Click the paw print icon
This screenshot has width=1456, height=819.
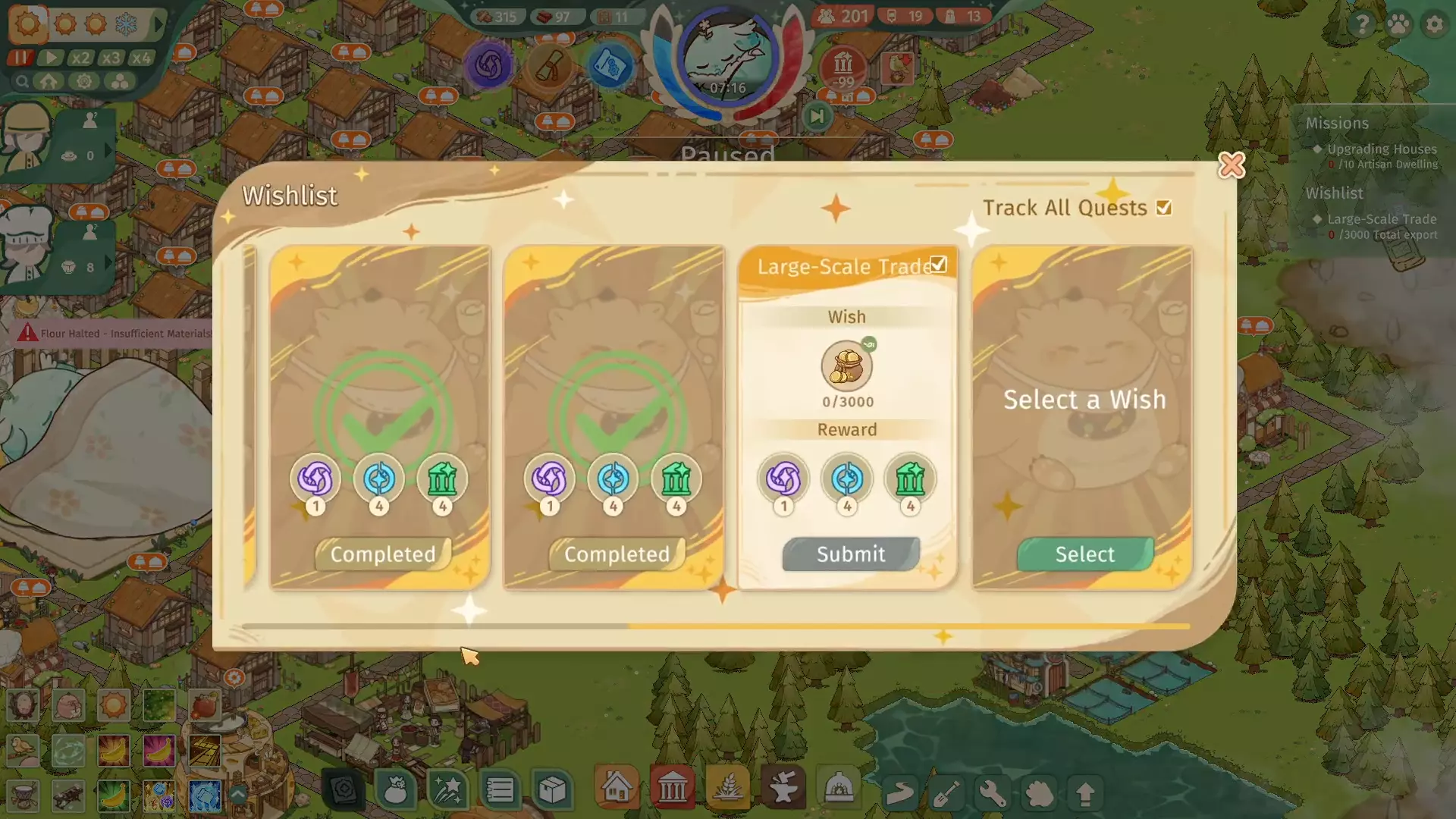[x=1398, y=25]
